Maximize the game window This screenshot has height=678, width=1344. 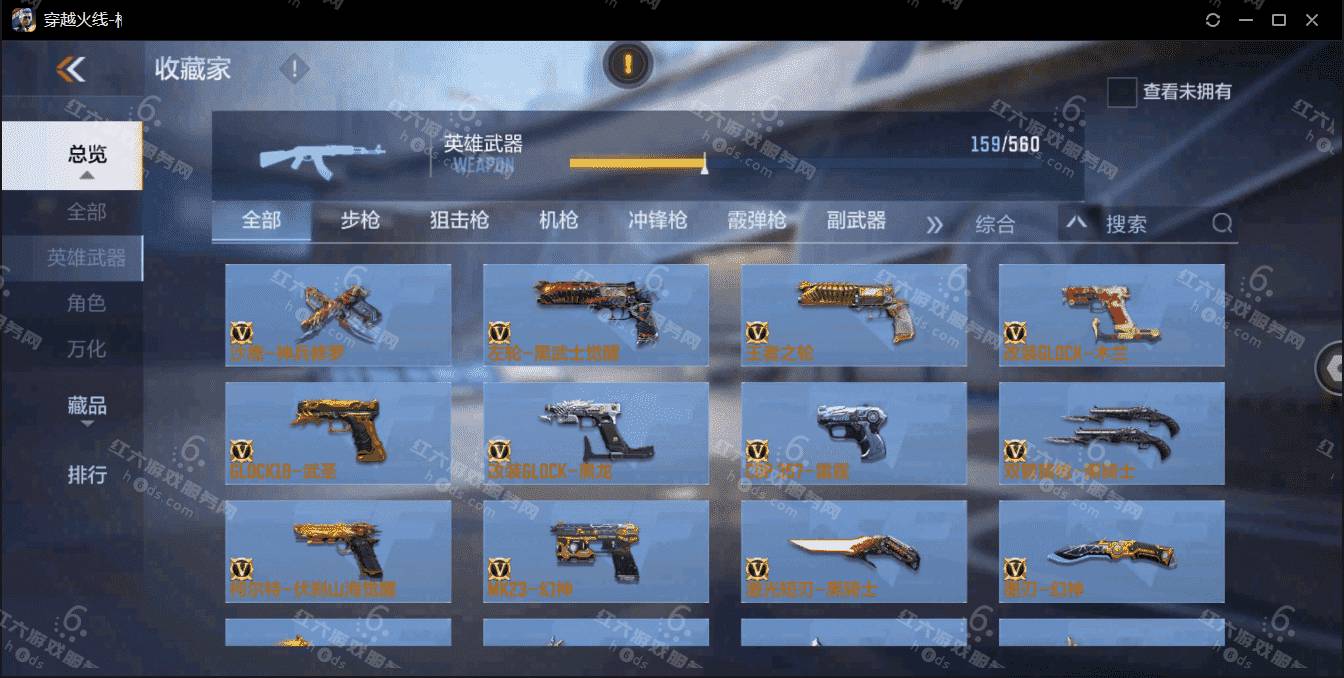1278,20
